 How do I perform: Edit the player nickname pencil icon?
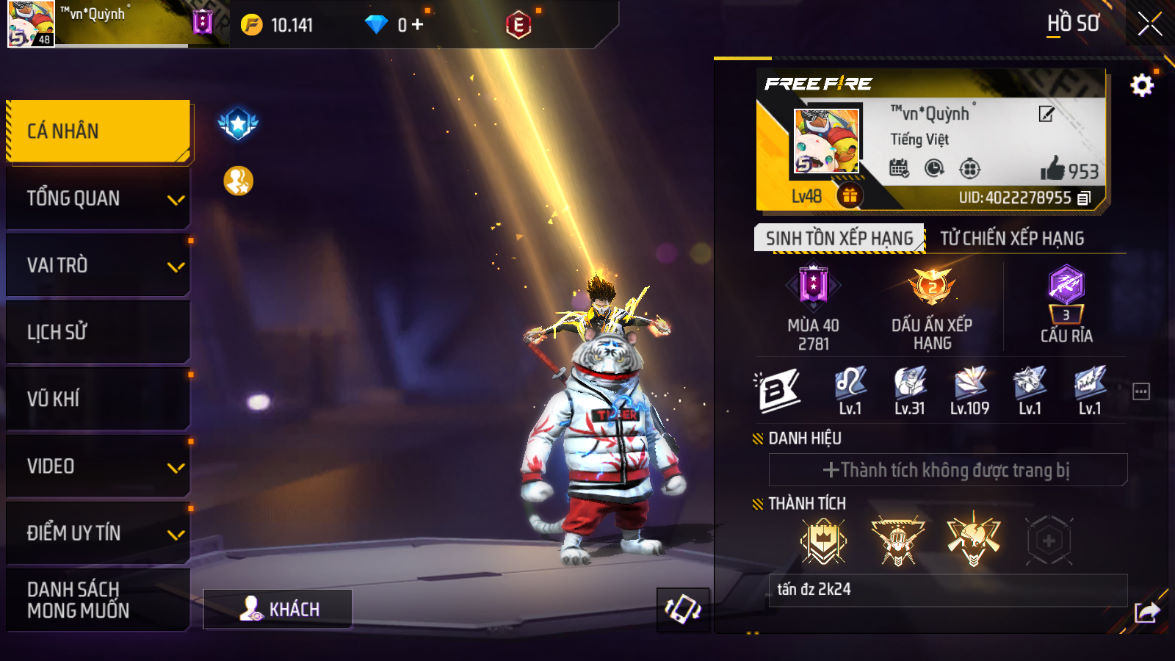[x=1046, y=114]
